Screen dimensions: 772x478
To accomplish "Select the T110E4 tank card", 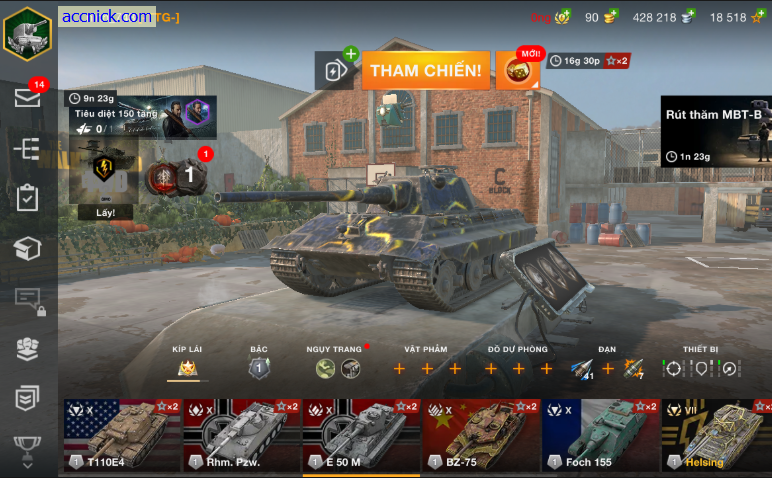I will (121, 435).
